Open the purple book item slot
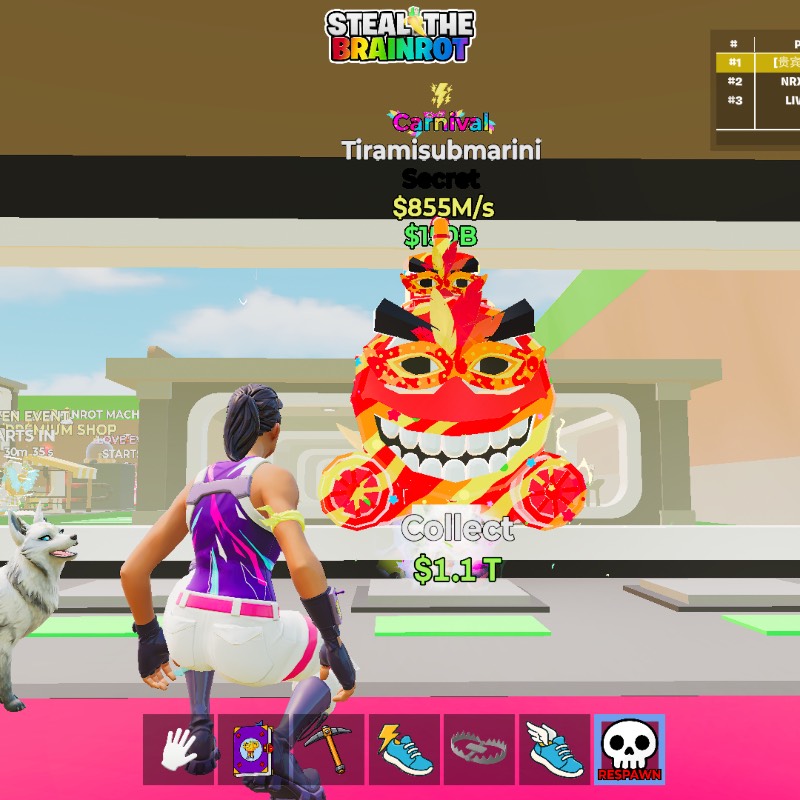 point(253,749)
